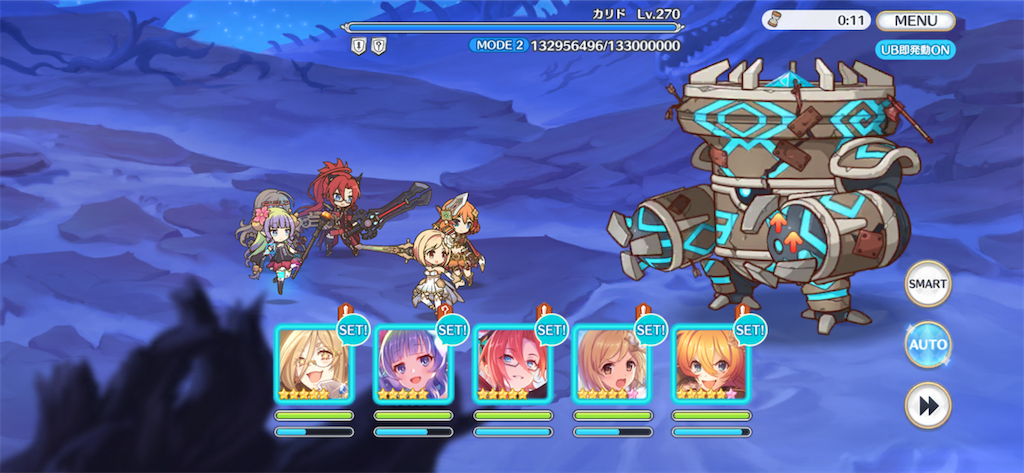Toggle SMART battle mode
Screen dimensions: 1024x473
coord(927,284)
